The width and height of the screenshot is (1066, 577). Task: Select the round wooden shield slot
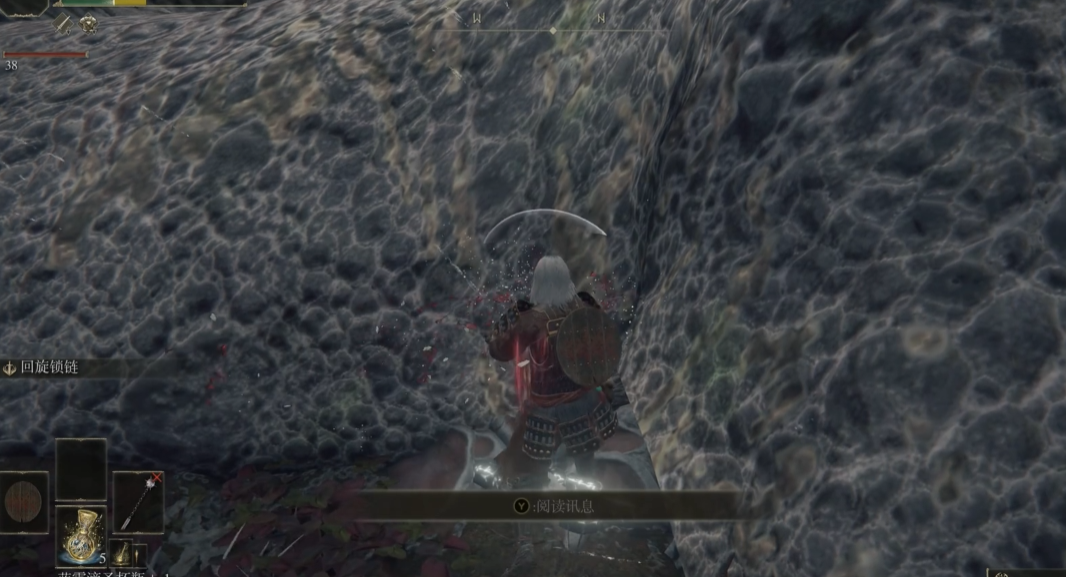pyautogui.click(x=24, y=501)
